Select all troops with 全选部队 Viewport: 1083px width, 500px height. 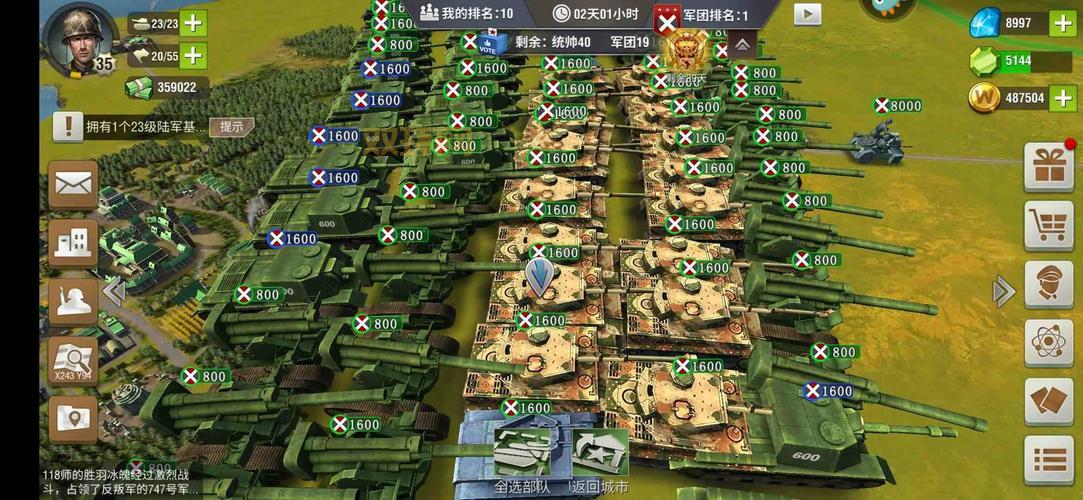click(522, 460)
